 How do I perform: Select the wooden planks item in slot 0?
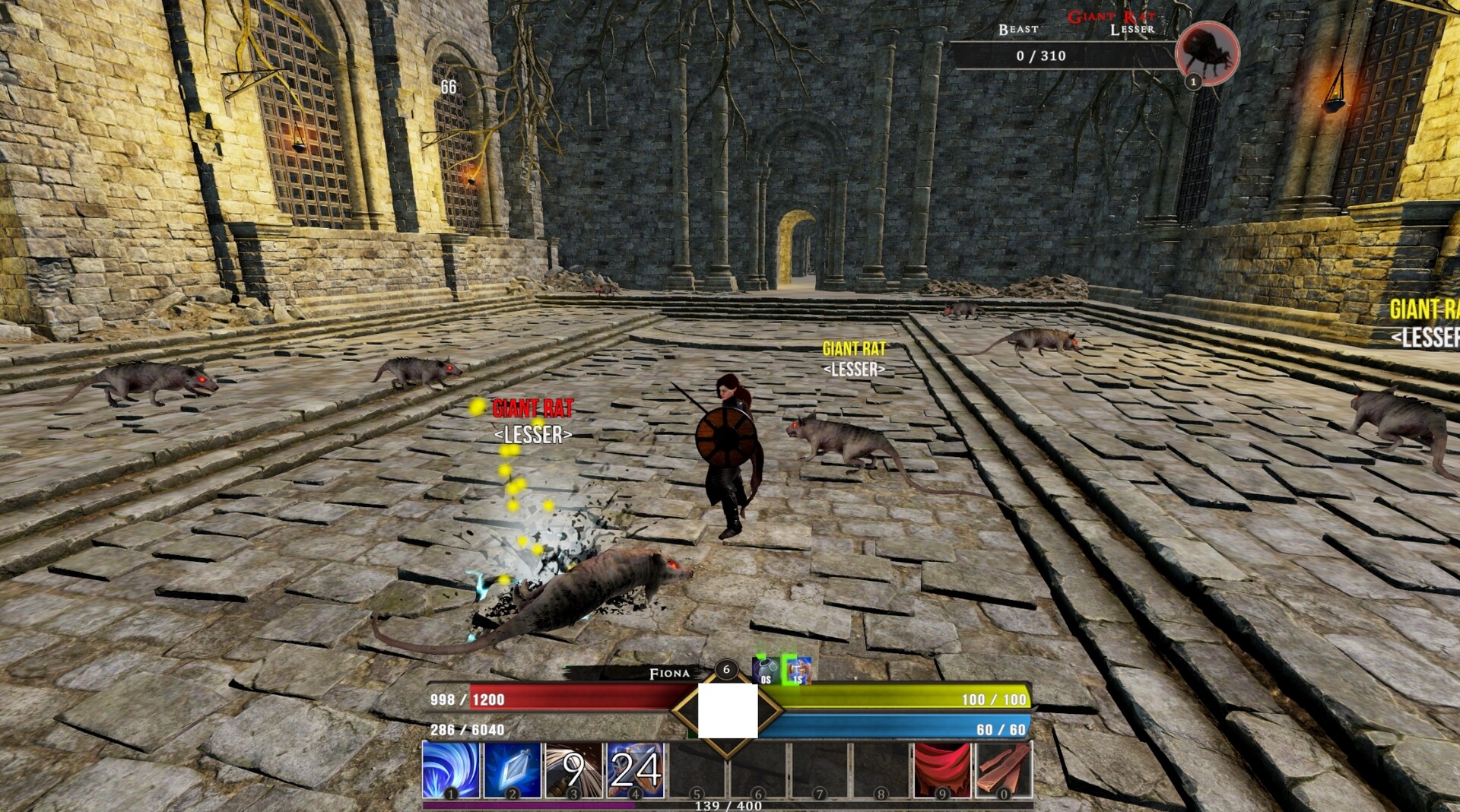(1003, 769)
